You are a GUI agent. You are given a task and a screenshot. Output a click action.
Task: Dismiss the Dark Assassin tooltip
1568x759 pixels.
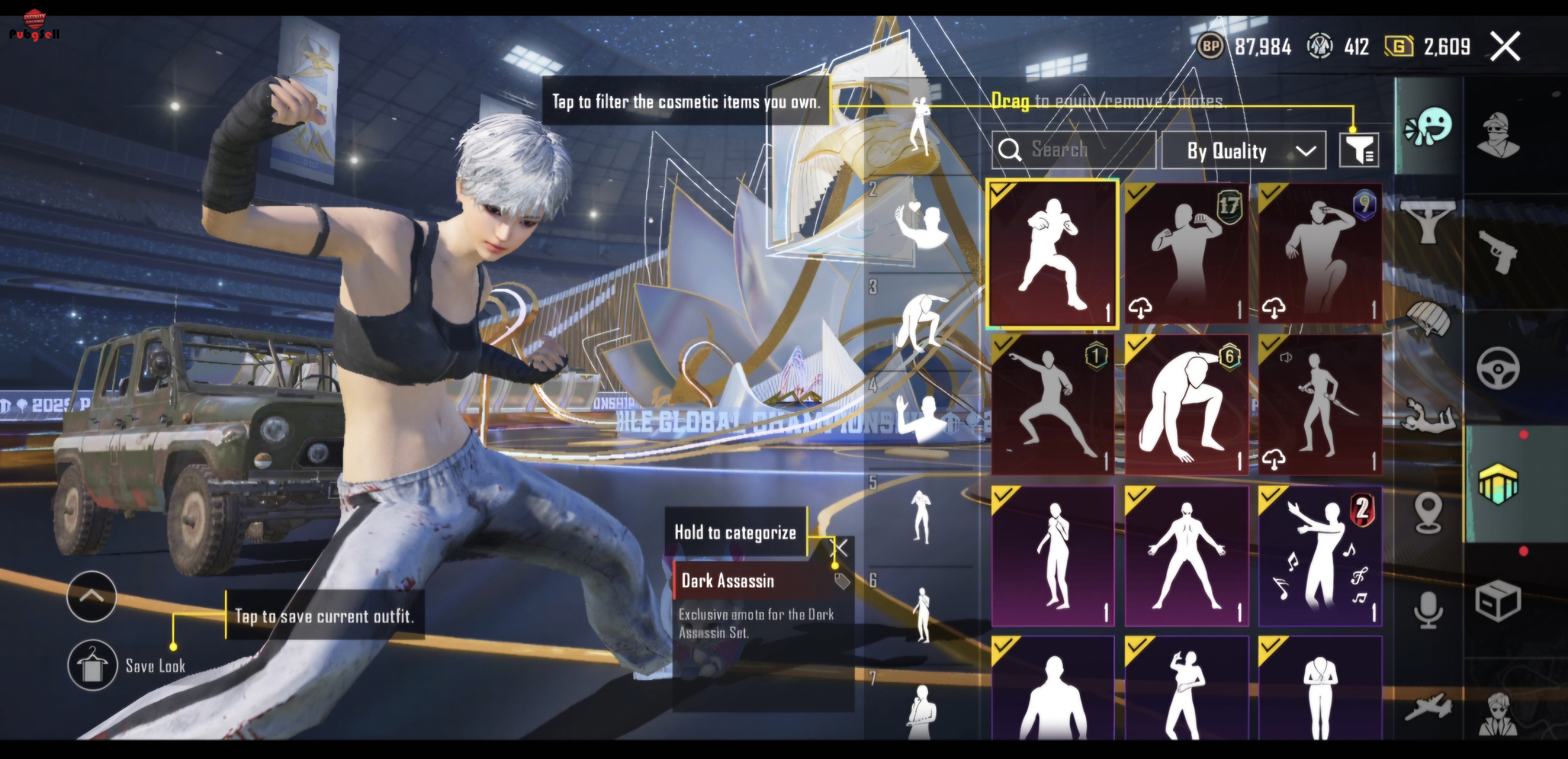[x=840, y=548]
